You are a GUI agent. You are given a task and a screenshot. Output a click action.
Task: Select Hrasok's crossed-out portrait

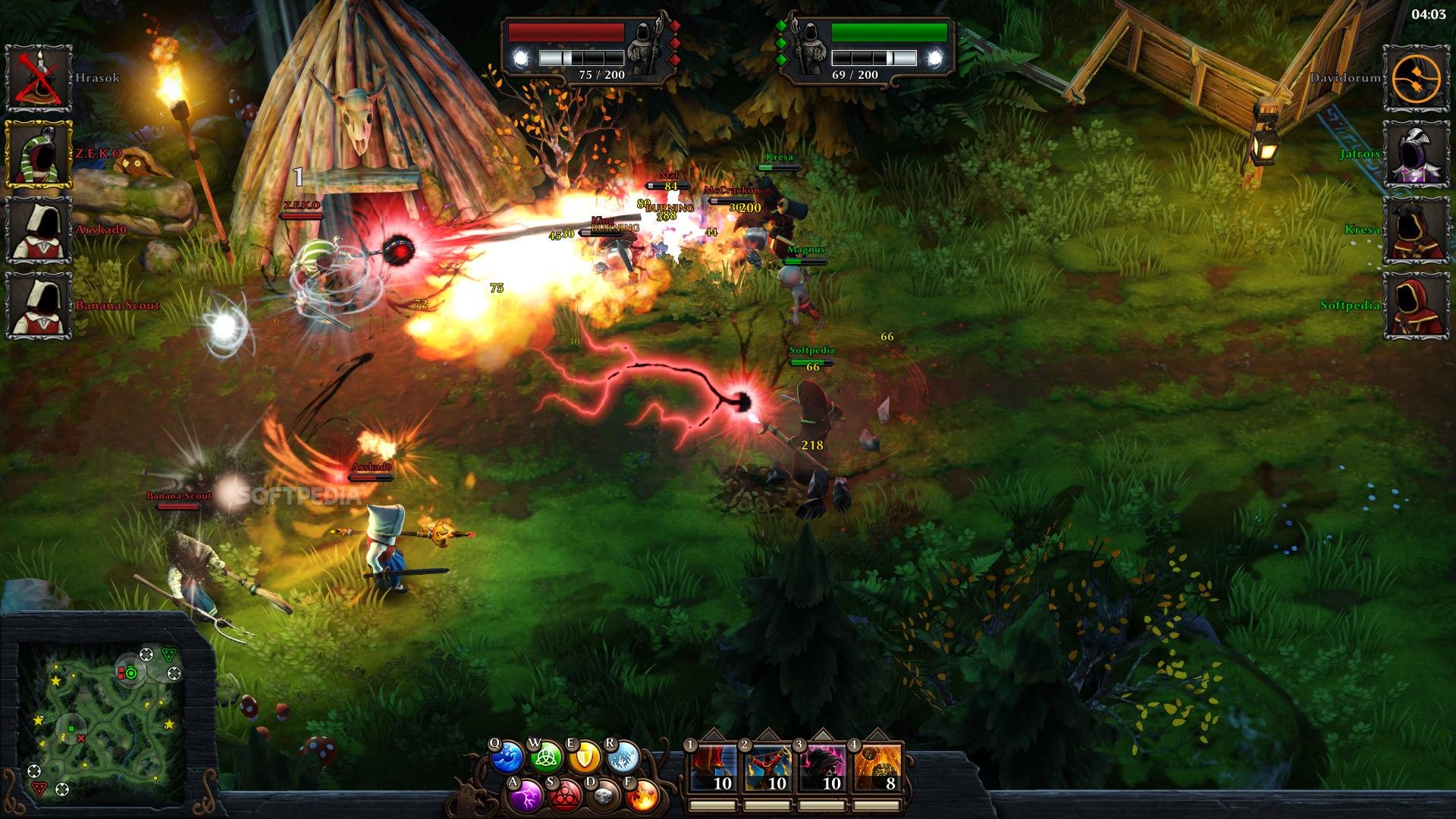point(39,78)
